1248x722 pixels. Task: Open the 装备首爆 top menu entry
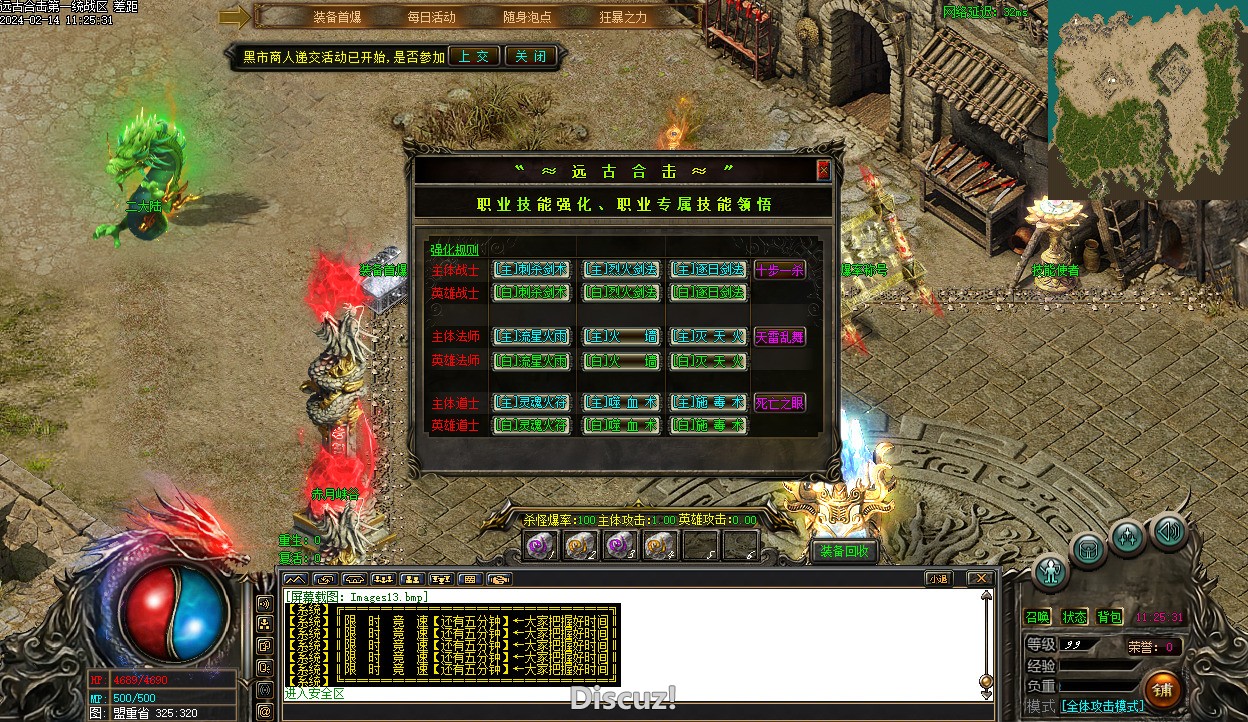click(x=337, y=17)
